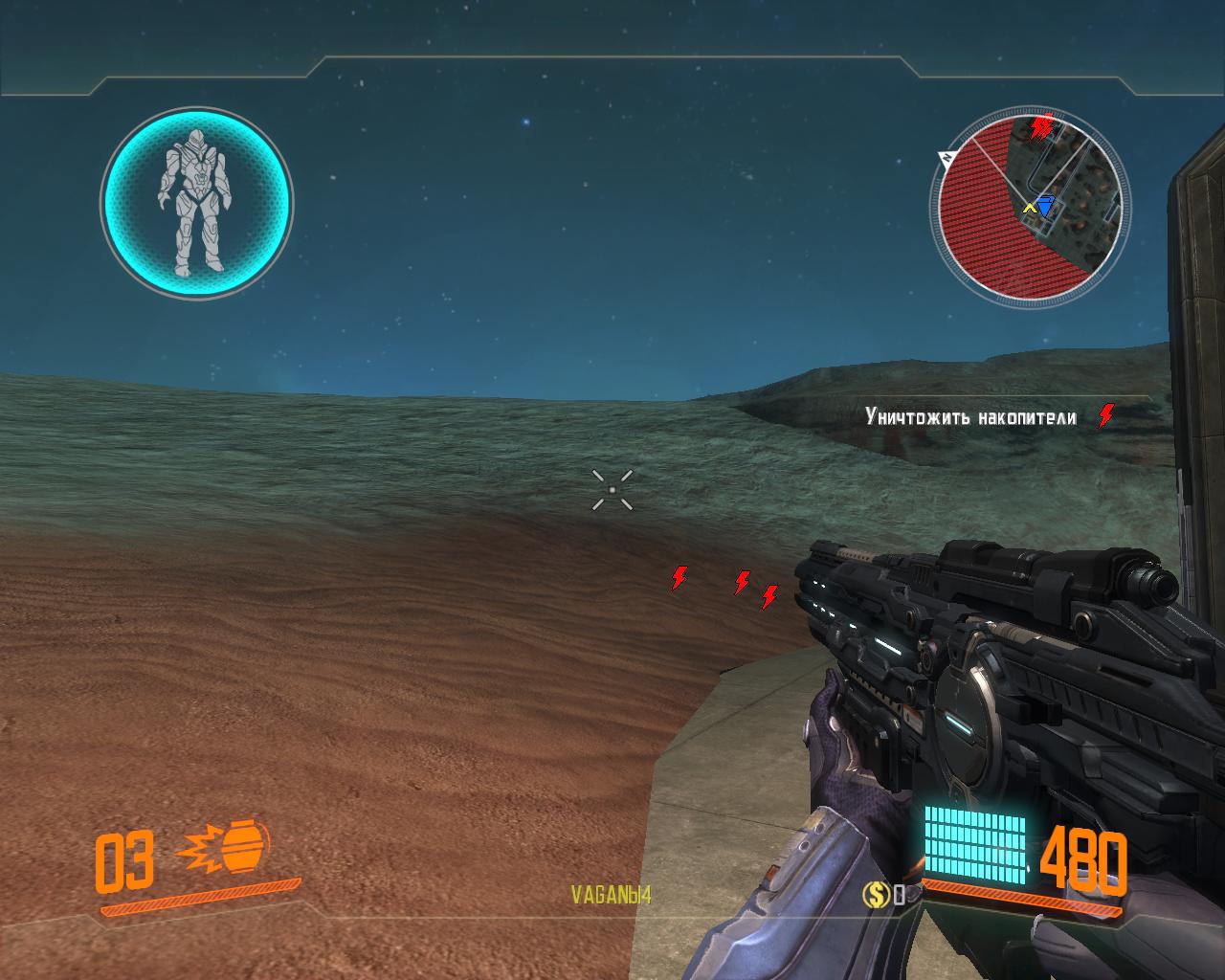
Task: Select the red lightning marker on minimap
Action: tap(1040, 125)
